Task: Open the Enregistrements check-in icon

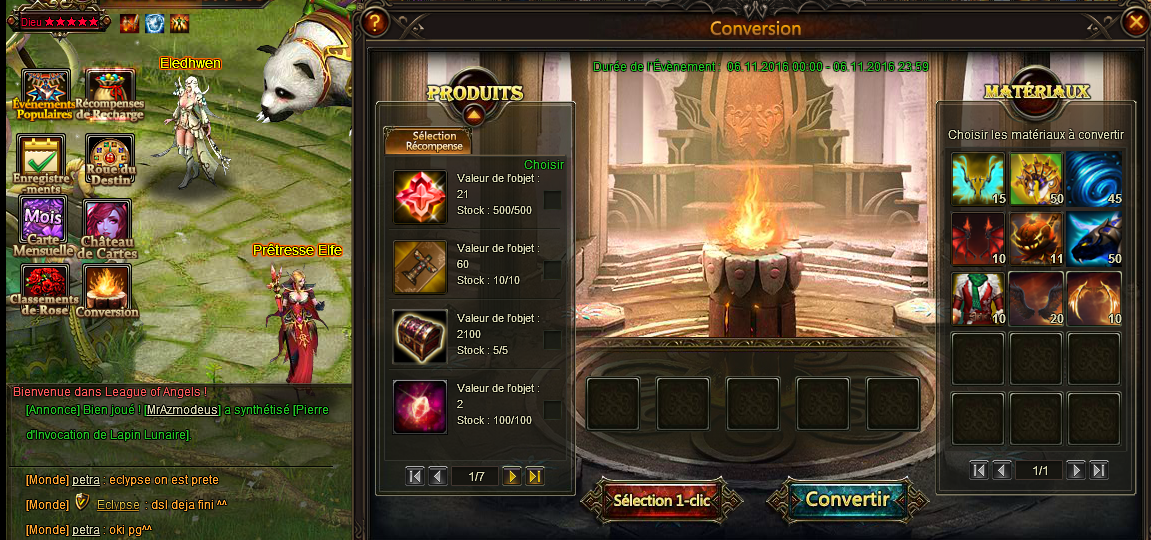Action: [x=42, y=159]
